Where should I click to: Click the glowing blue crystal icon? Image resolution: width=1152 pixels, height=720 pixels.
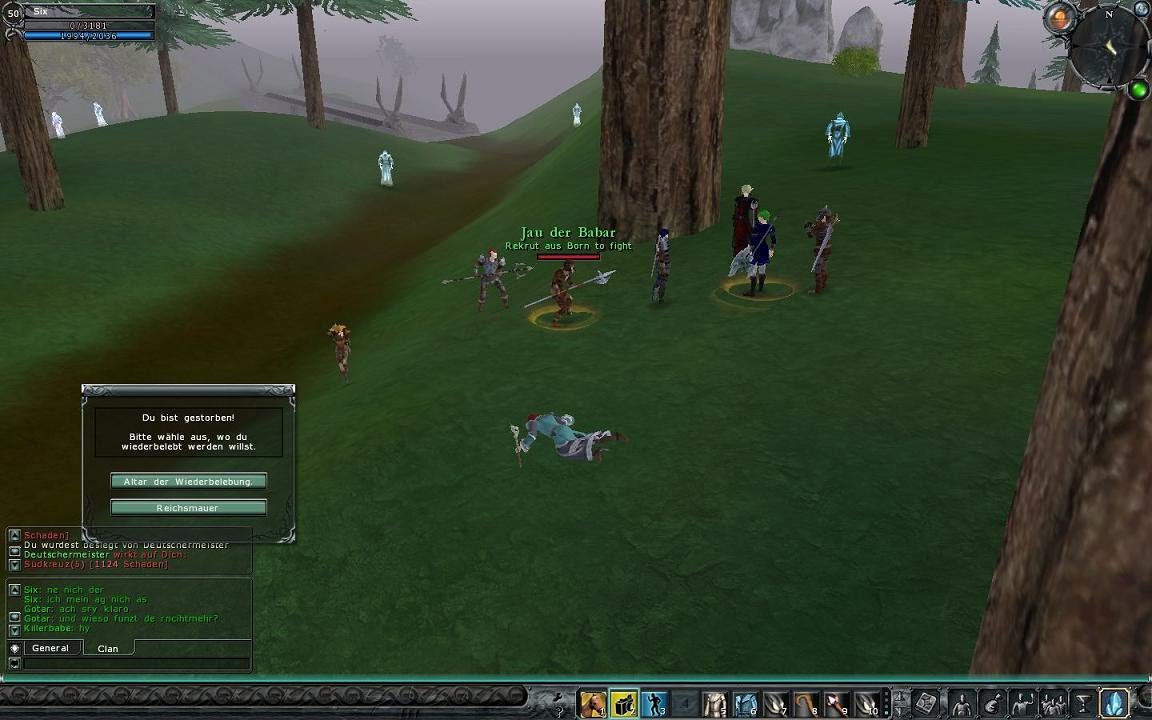click(x=1114, y=703)
